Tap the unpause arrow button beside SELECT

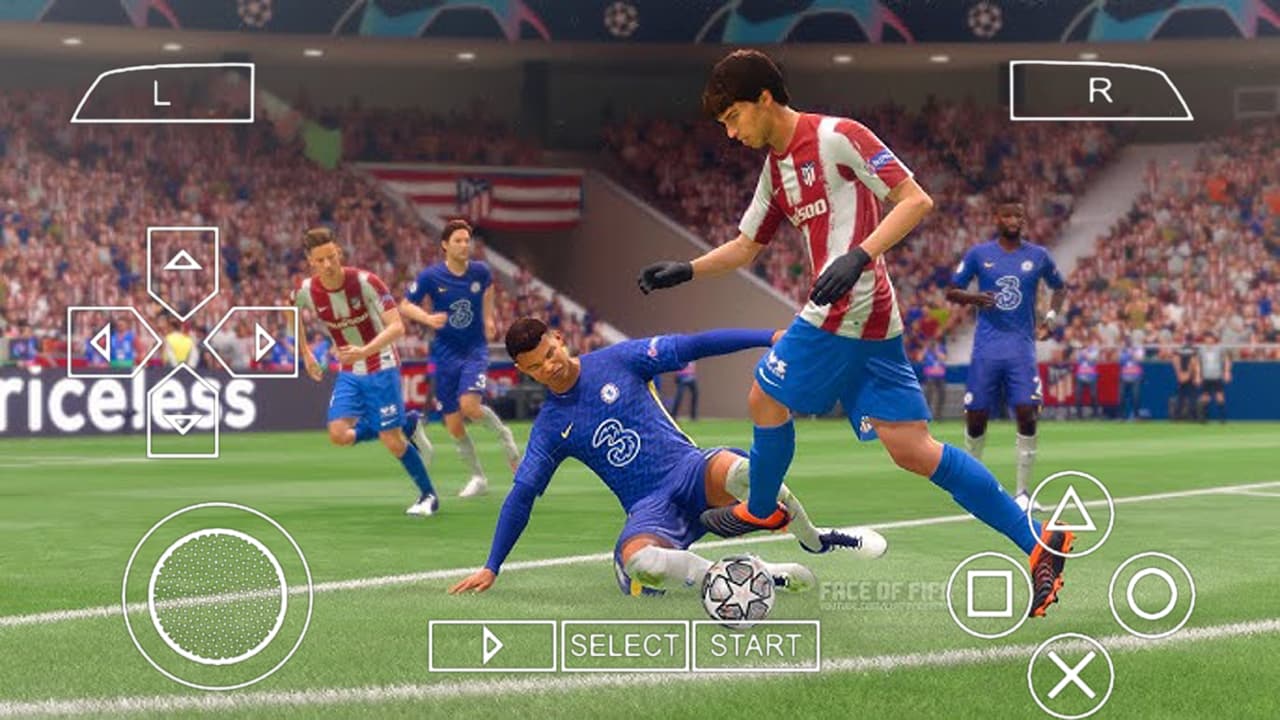[492, 645]
